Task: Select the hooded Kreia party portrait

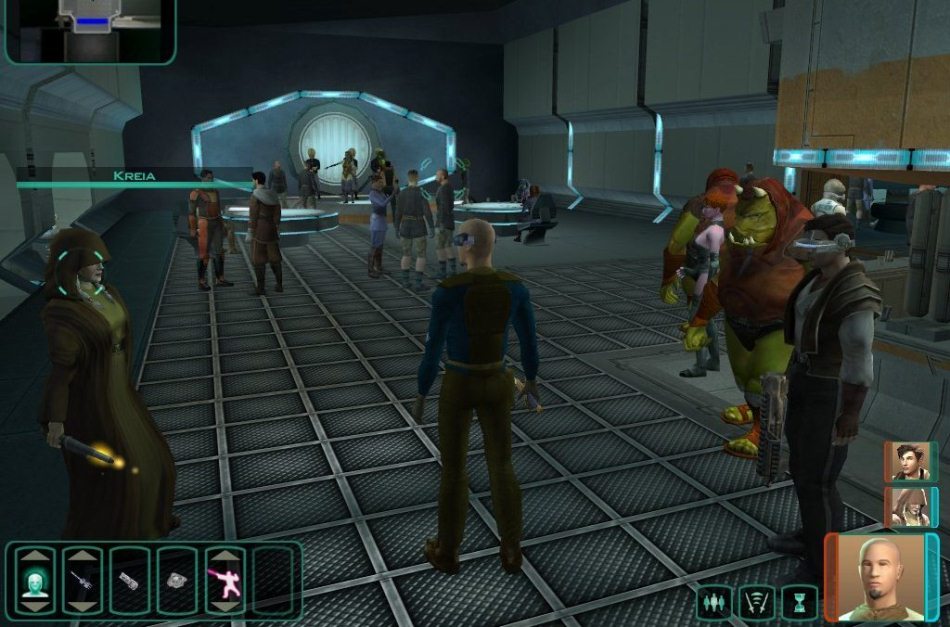Action: pyautogui.click(x=908, y=507)
